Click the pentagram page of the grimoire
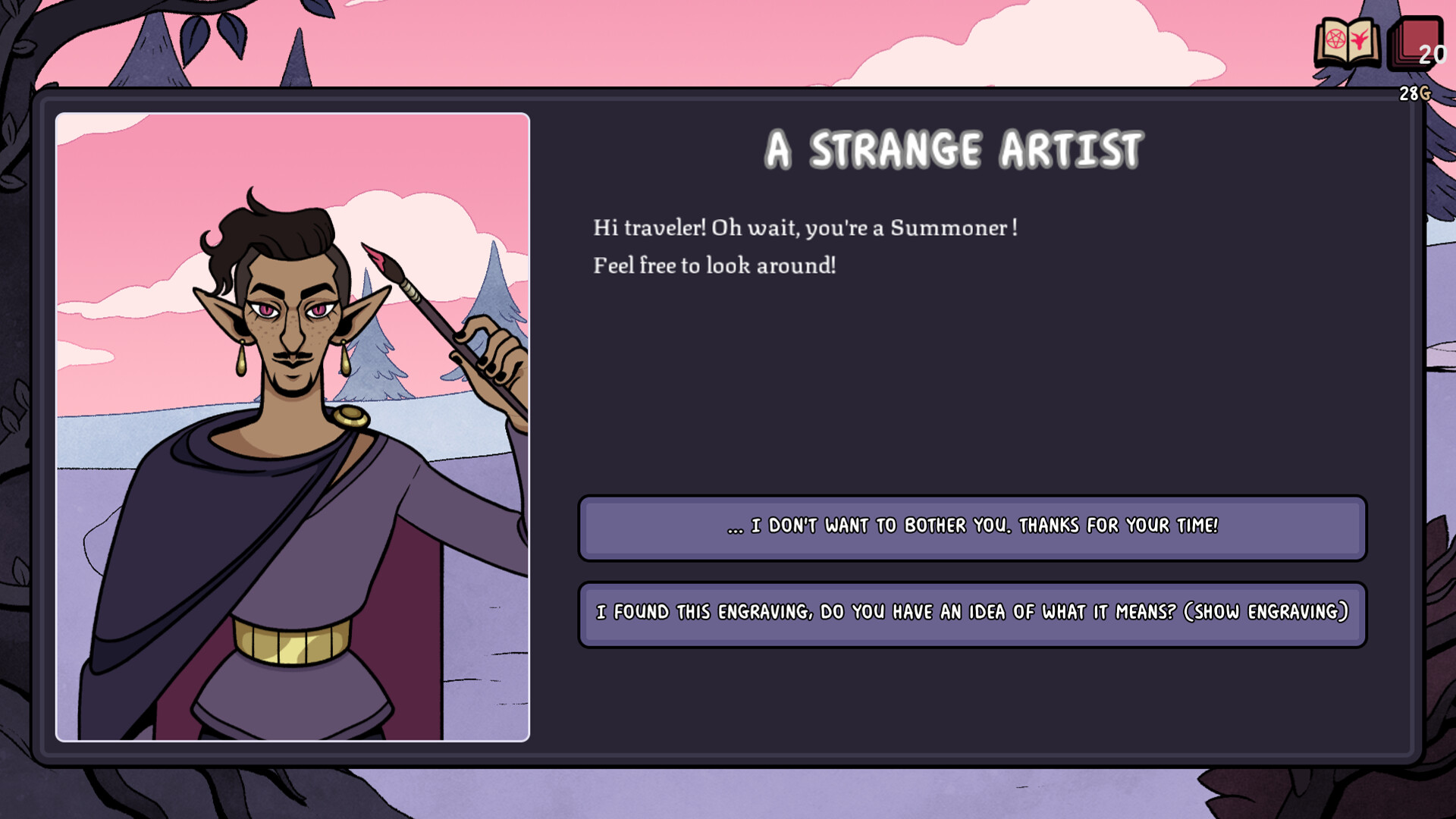This screenshot has width=1456, height=819. (1335, 39)
